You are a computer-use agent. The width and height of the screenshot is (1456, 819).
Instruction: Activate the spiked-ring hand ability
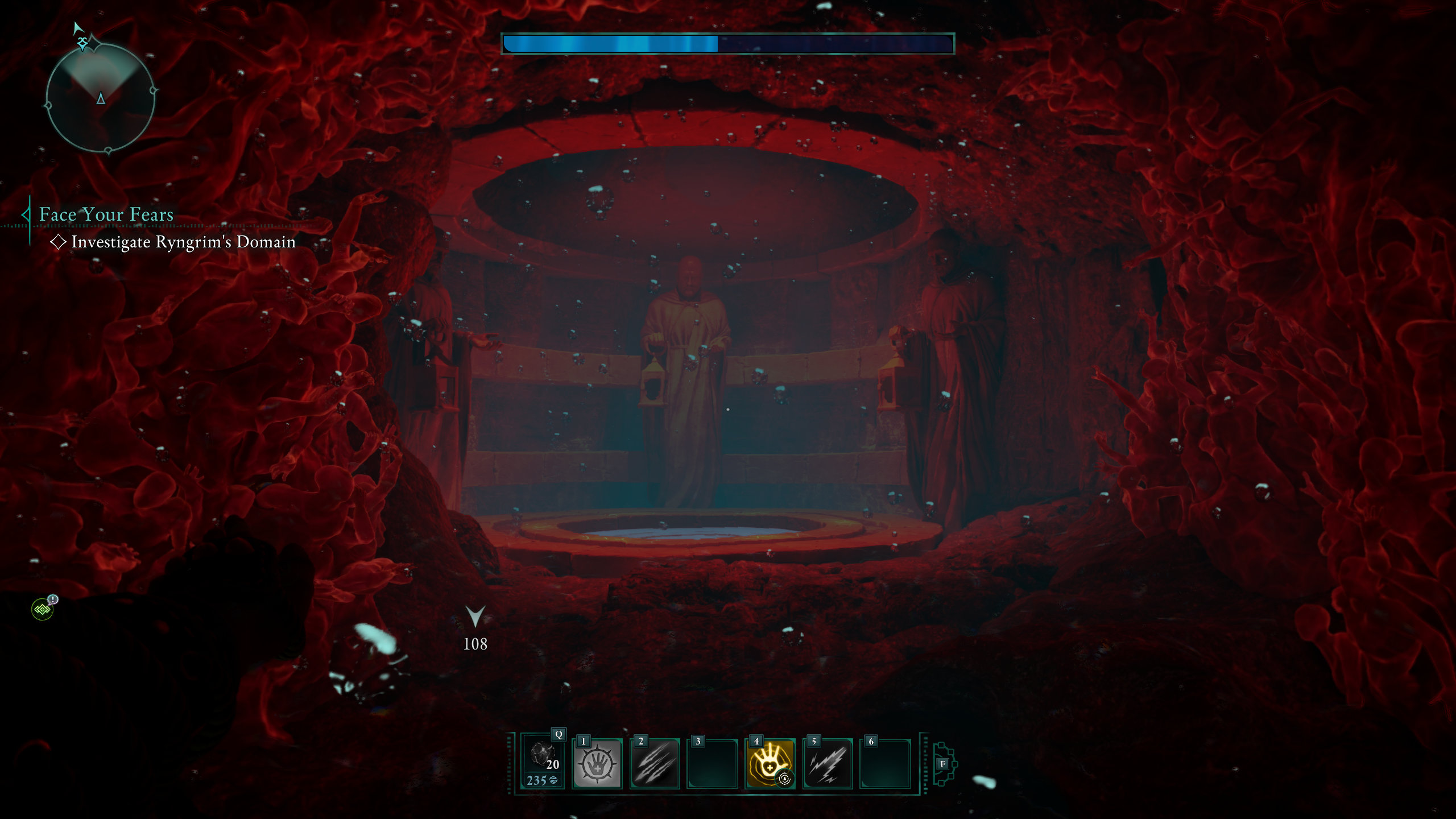pyautogui.click(x=597, y=763)
